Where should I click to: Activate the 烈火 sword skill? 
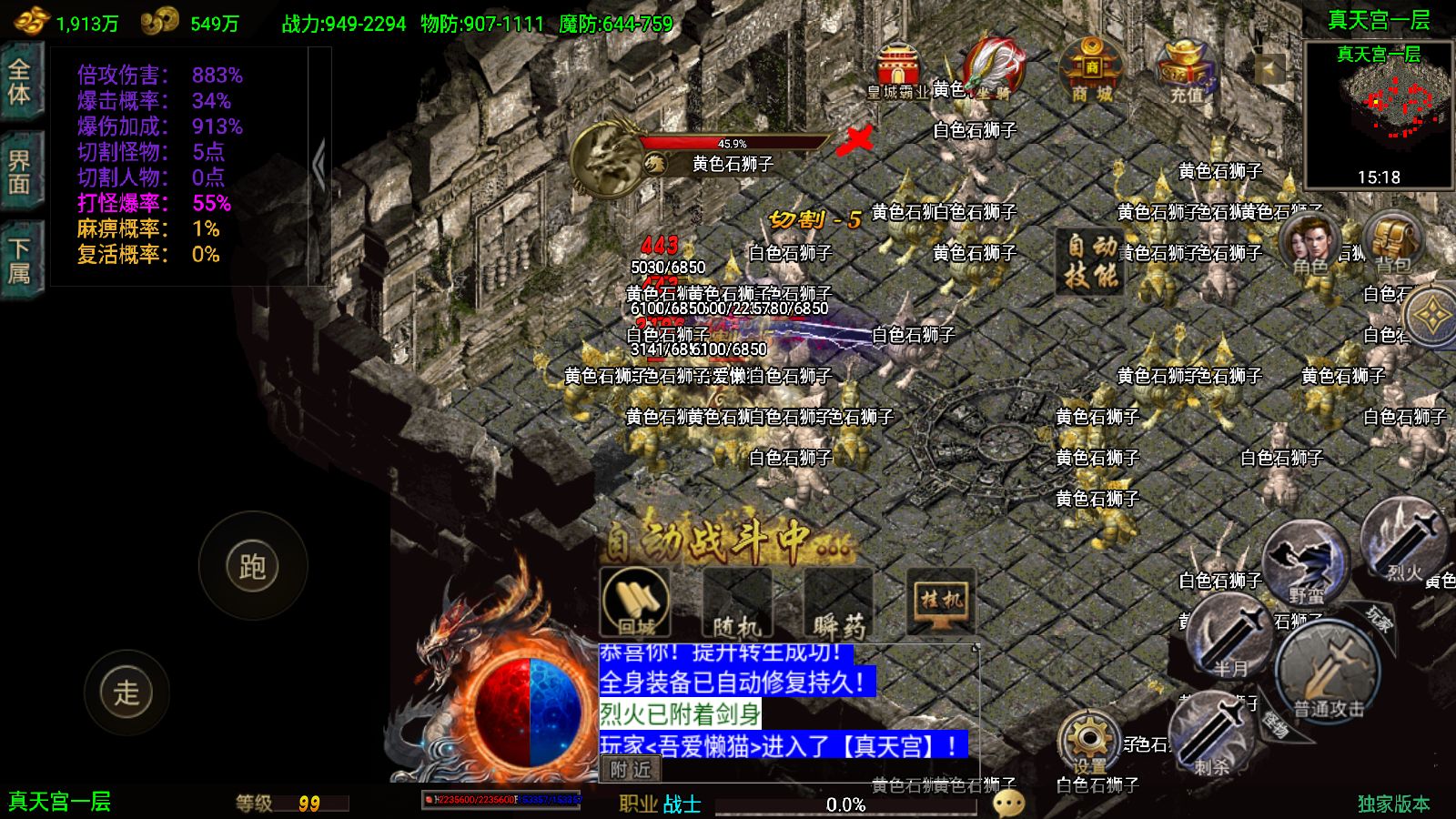[x=1404, y=543]
